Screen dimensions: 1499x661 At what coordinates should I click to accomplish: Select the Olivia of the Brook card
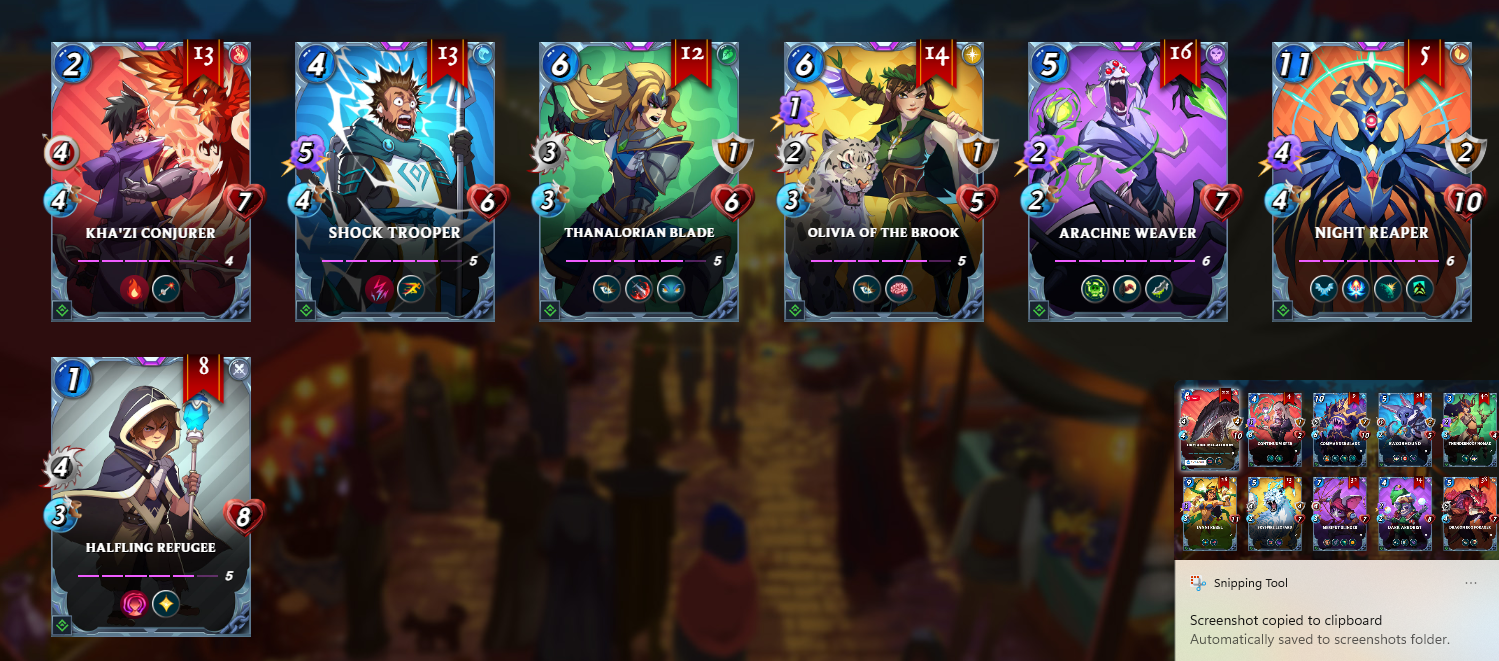pyautogui.click(x=884, y=180)
